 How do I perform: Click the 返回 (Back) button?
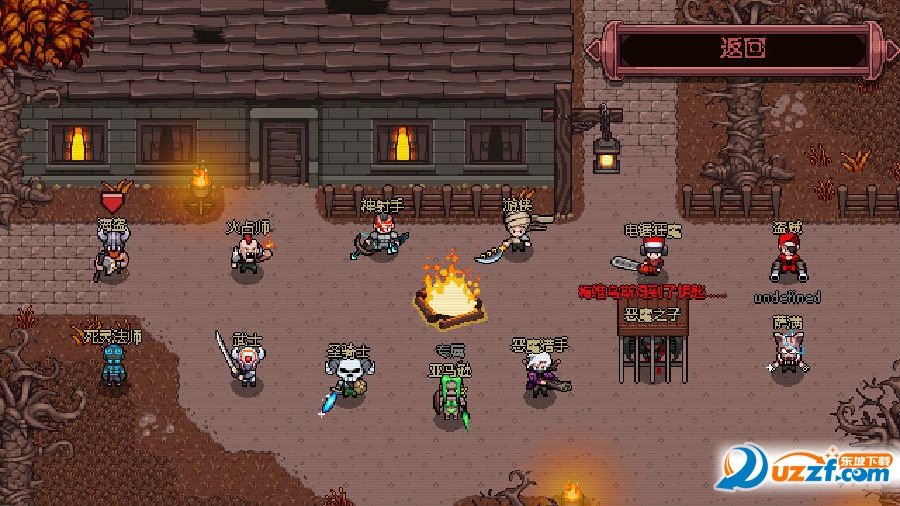point(743,48)
